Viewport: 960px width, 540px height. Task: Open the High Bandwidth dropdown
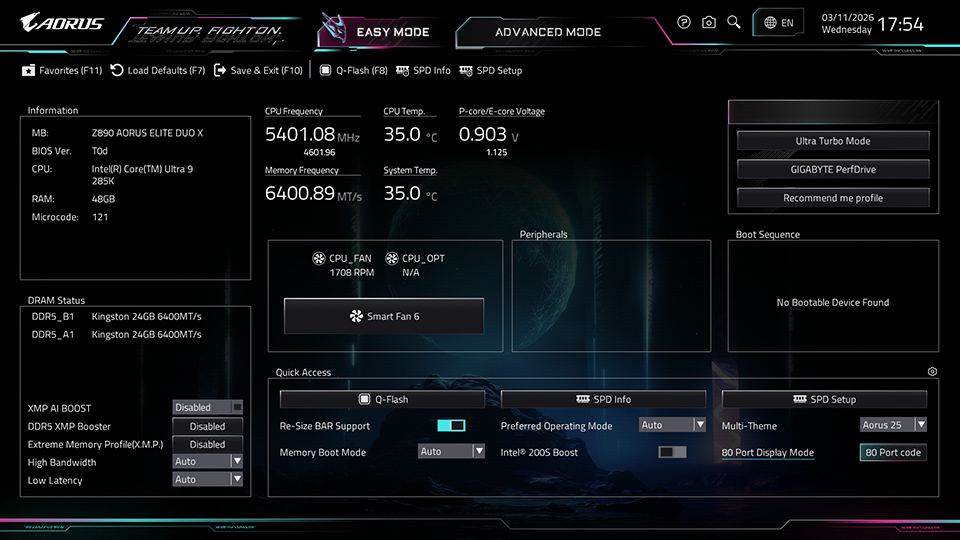(x=208, y=461)
